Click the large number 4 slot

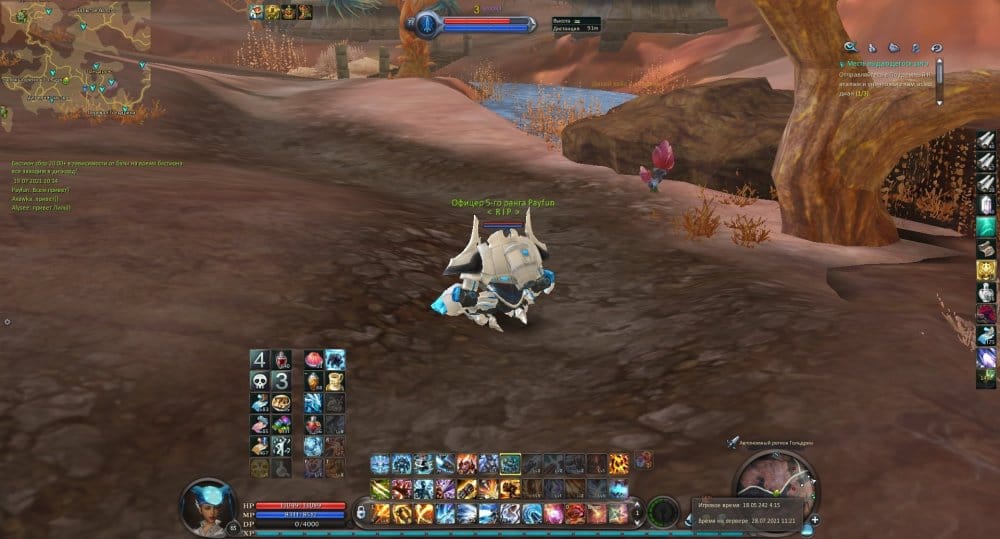point(259,359)
